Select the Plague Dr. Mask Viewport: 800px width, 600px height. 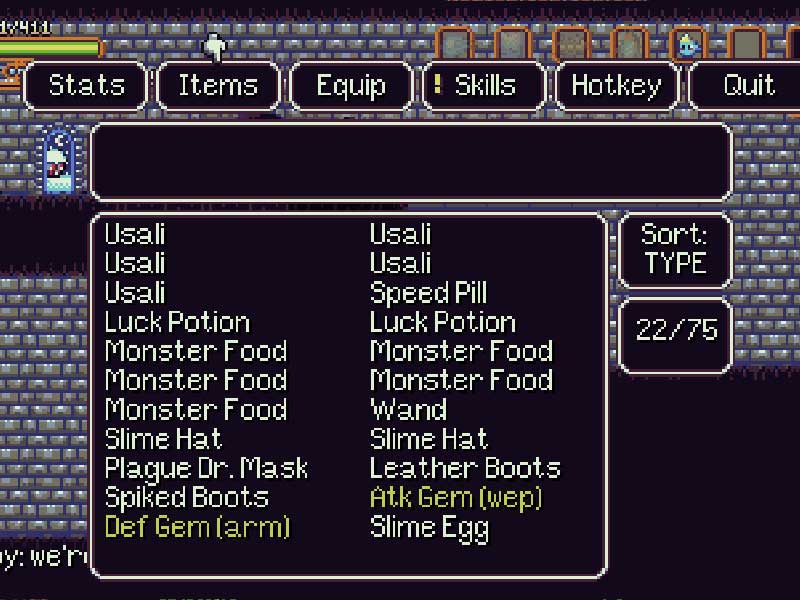206,468
